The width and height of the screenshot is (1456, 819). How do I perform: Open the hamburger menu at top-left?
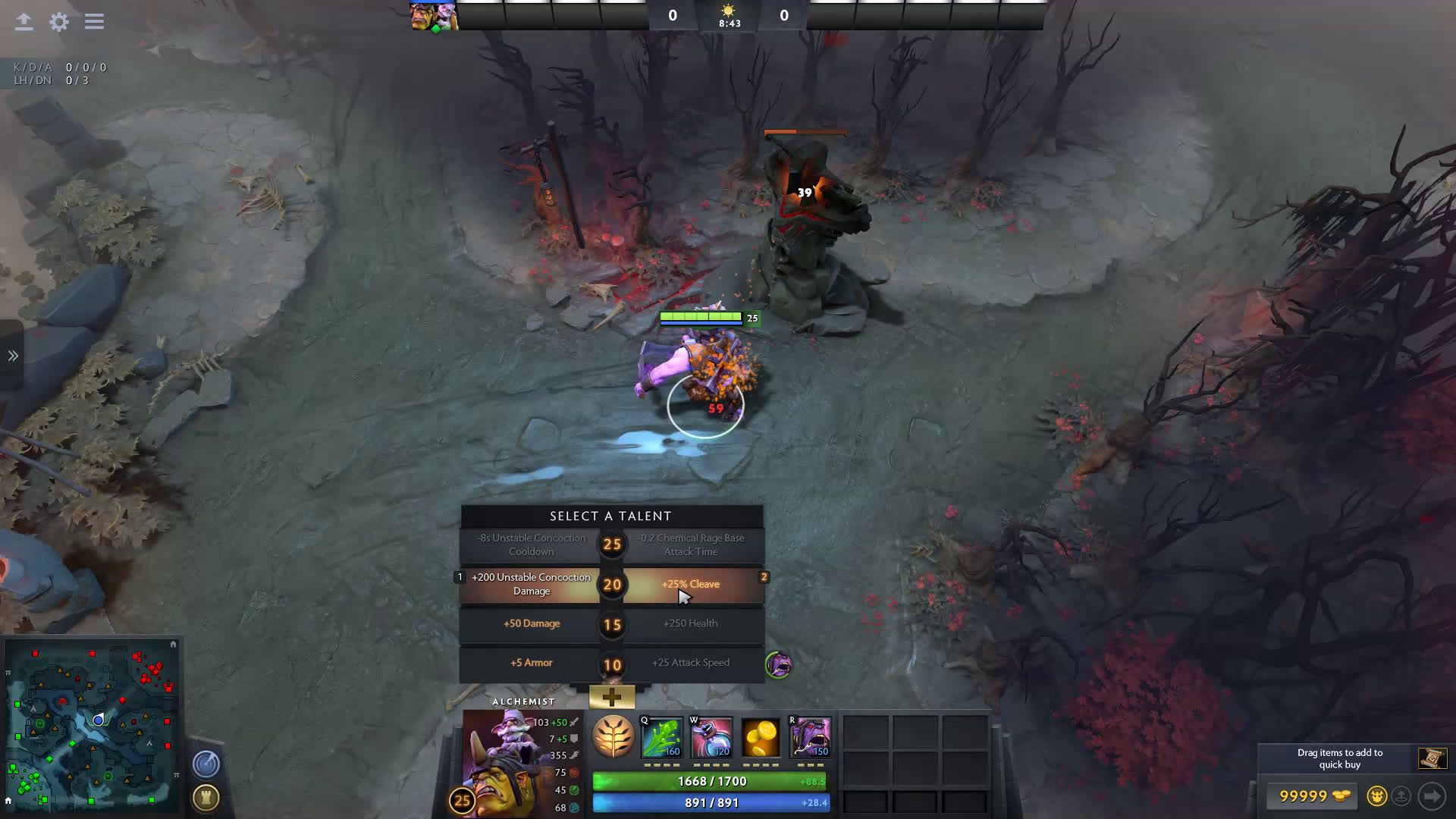coord(94,22)
